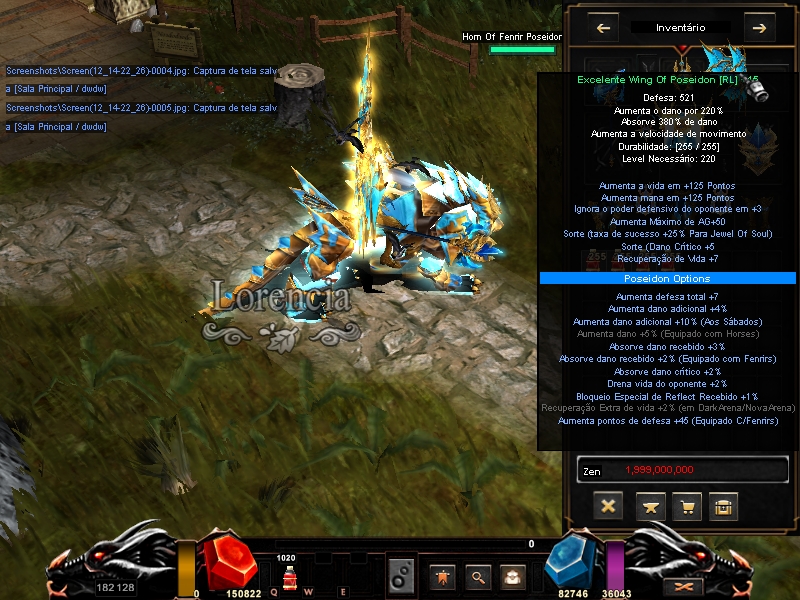The height and width of the screenshot is (600, 800).
Task: Open the skill orb selector on bottom bar
Action: pyautogui.click(x=401, y=576)
